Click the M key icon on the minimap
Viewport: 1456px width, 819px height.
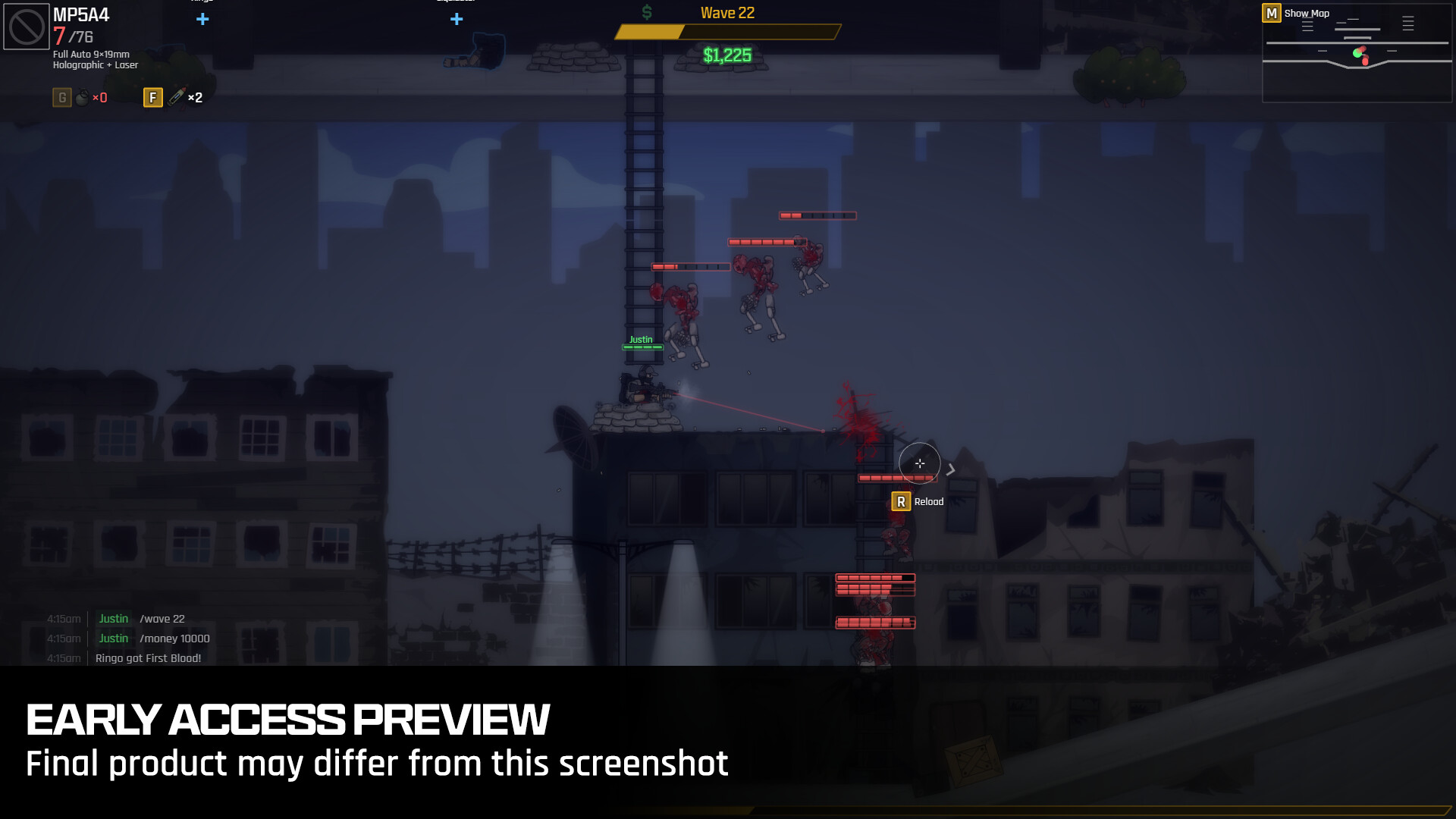click(1271, 13)
